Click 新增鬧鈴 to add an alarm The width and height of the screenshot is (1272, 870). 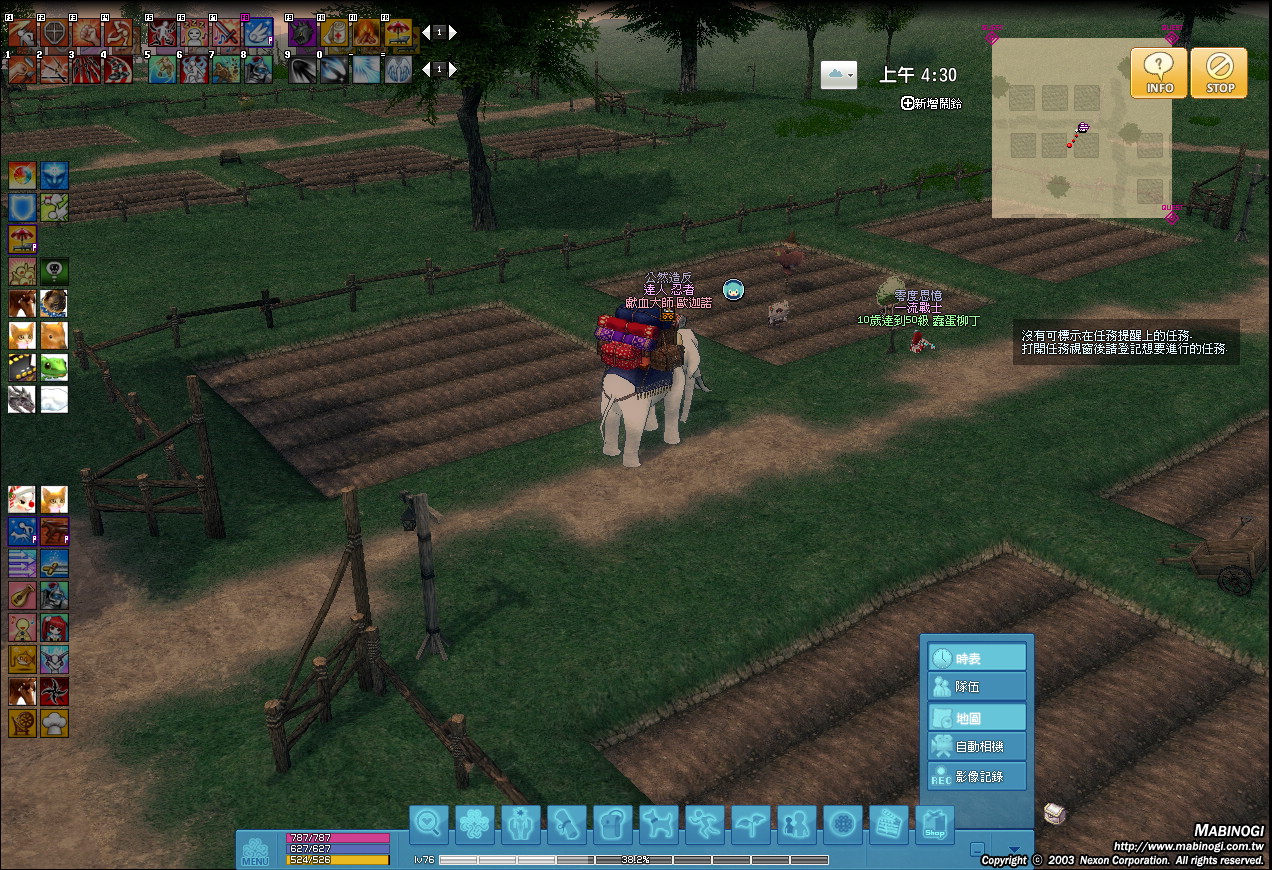coord(931,103)
